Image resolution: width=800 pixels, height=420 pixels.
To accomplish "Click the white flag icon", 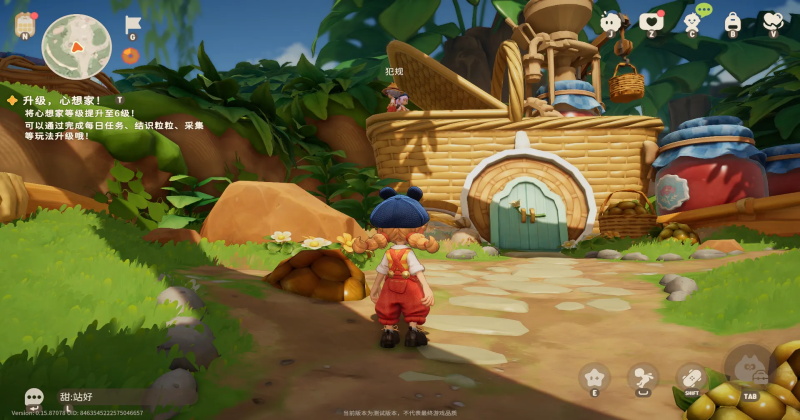I will coord(132,25).
